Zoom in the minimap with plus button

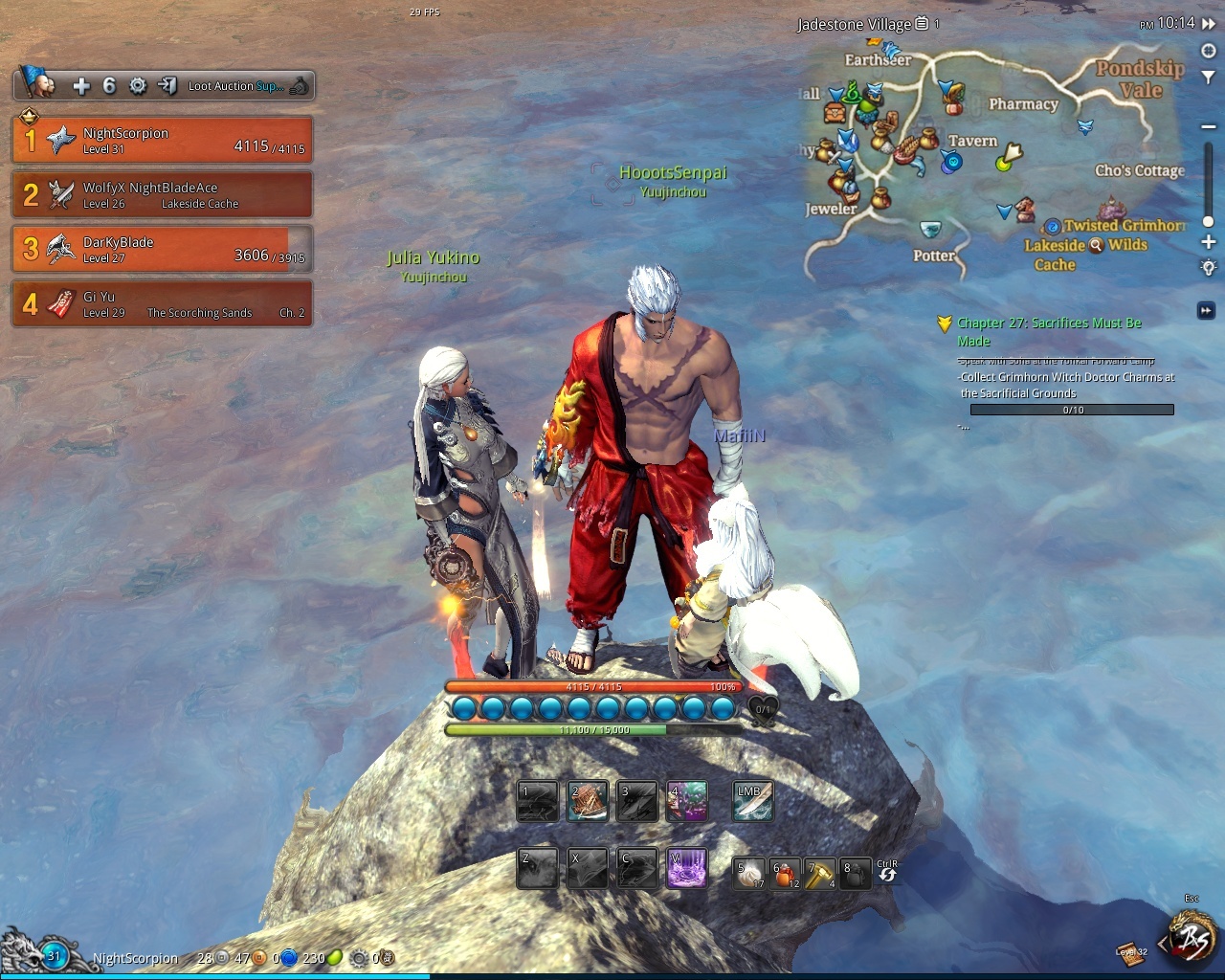click(x=1208, y=242)
